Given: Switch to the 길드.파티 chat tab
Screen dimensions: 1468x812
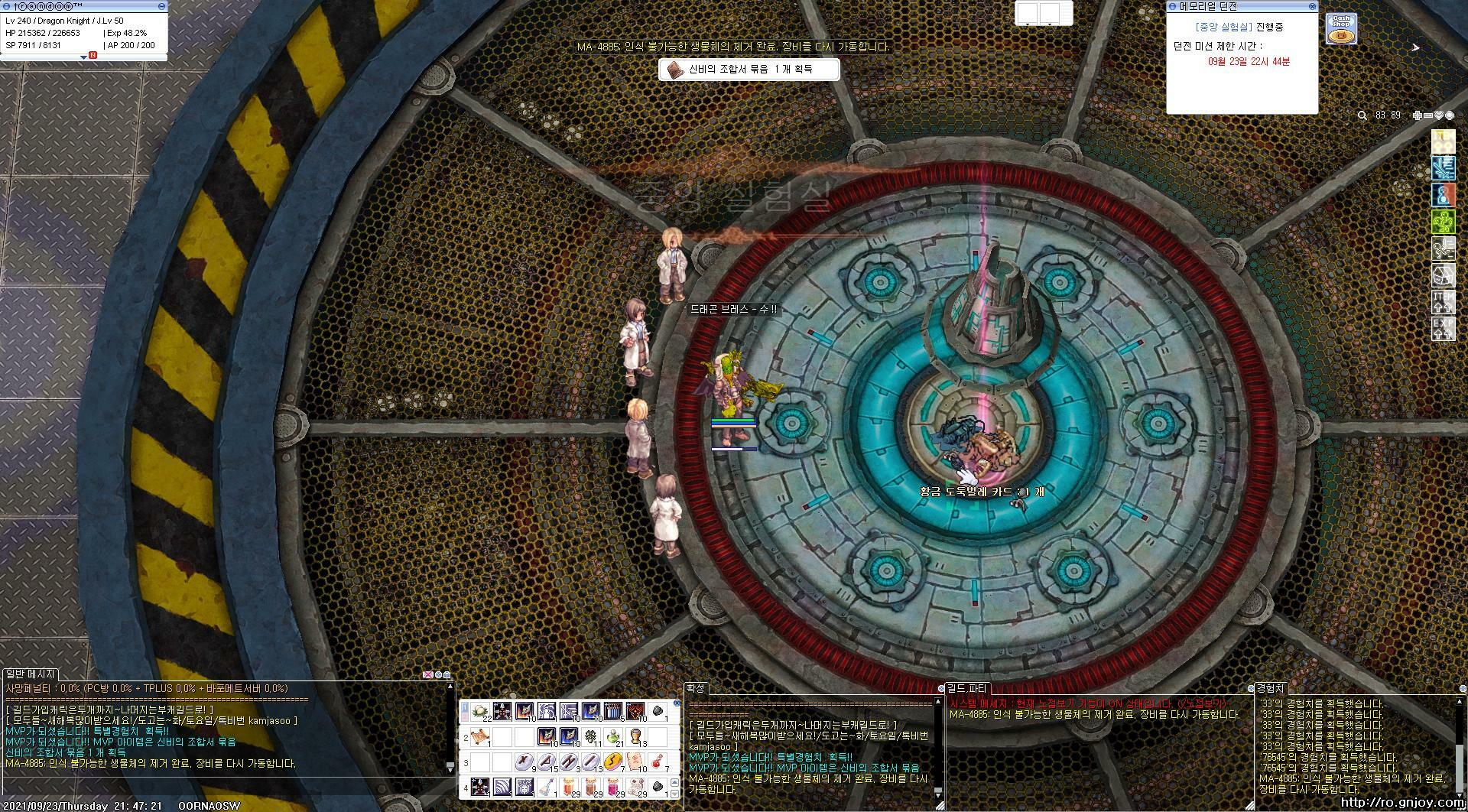Looking at the screenshot, I should 967,689.
